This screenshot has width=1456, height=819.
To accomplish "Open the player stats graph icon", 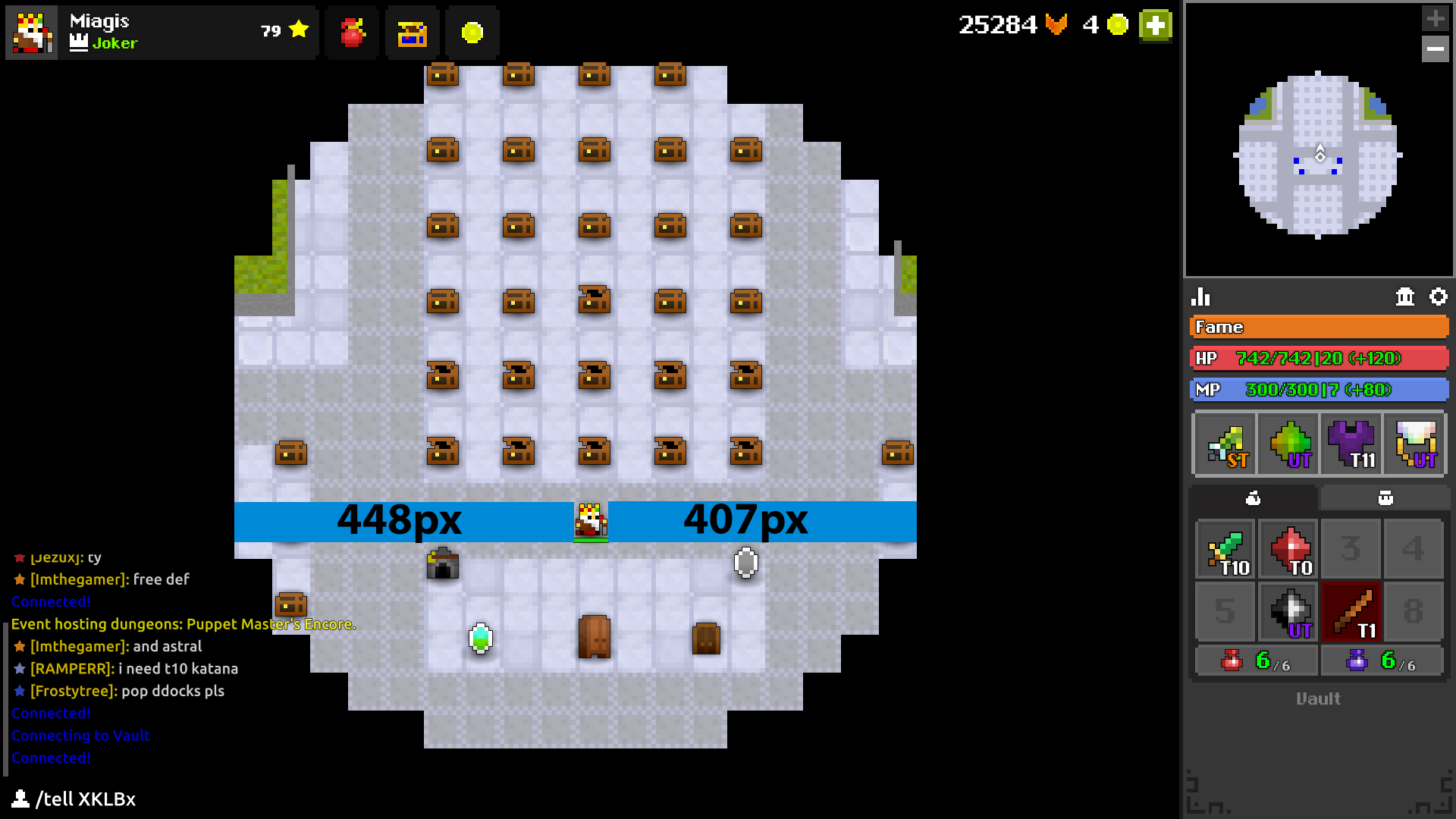I will coord(1200,297).
